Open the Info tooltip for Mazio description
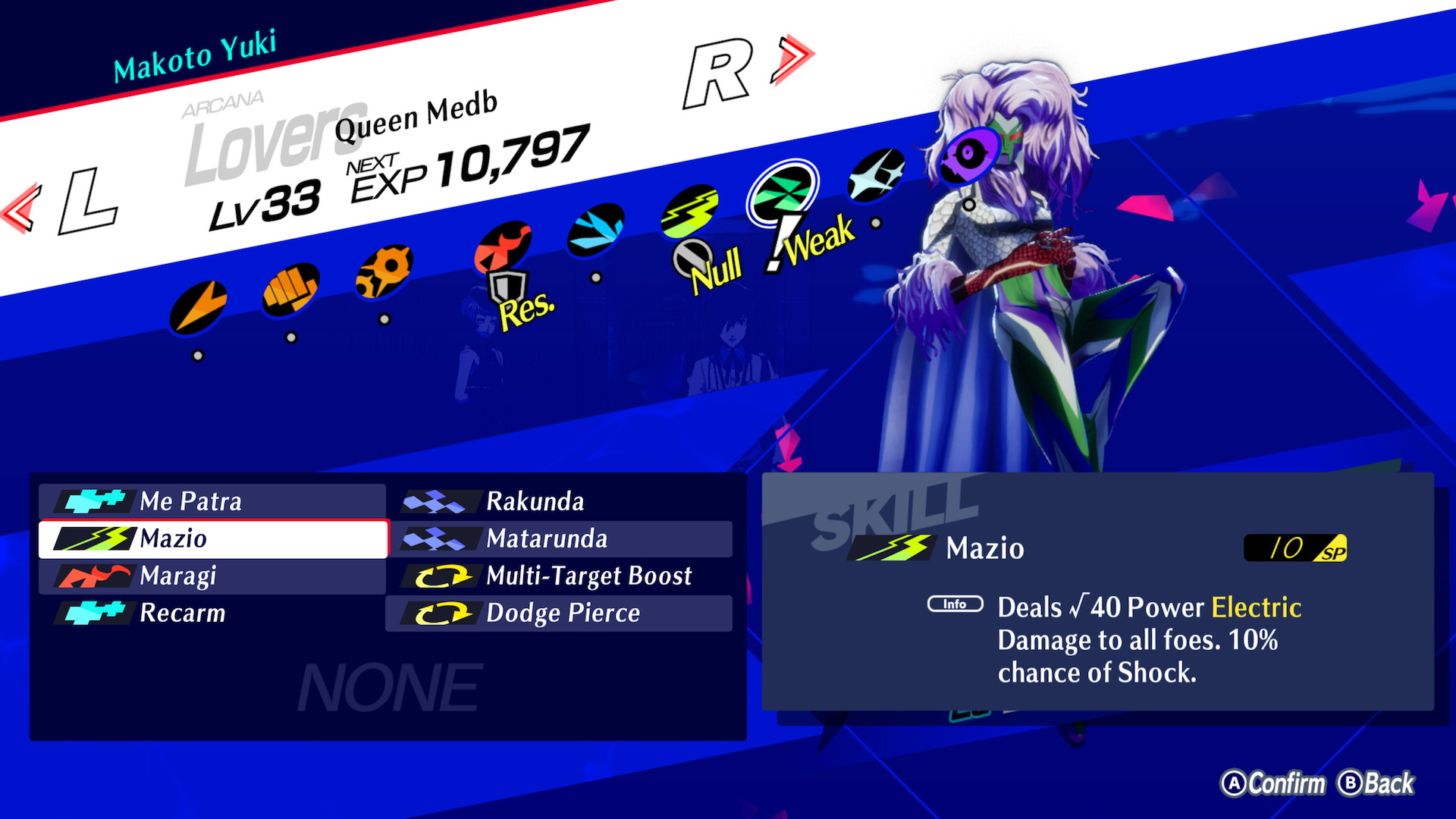This screenshot has height=819, width=1456. [x=954, y=604]
